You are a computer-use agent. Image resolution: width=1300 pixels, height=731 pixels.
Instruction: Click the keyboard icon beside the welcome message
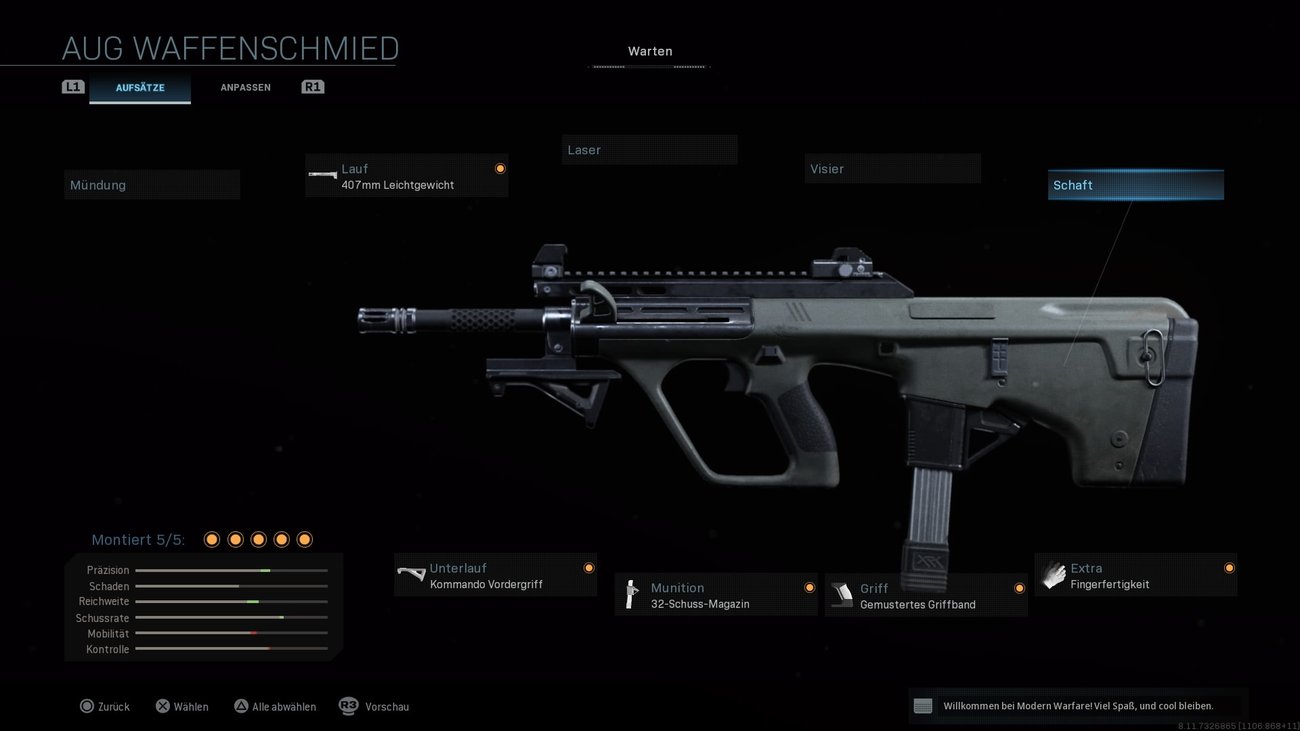pyautogui.click(x=921, y=705)
